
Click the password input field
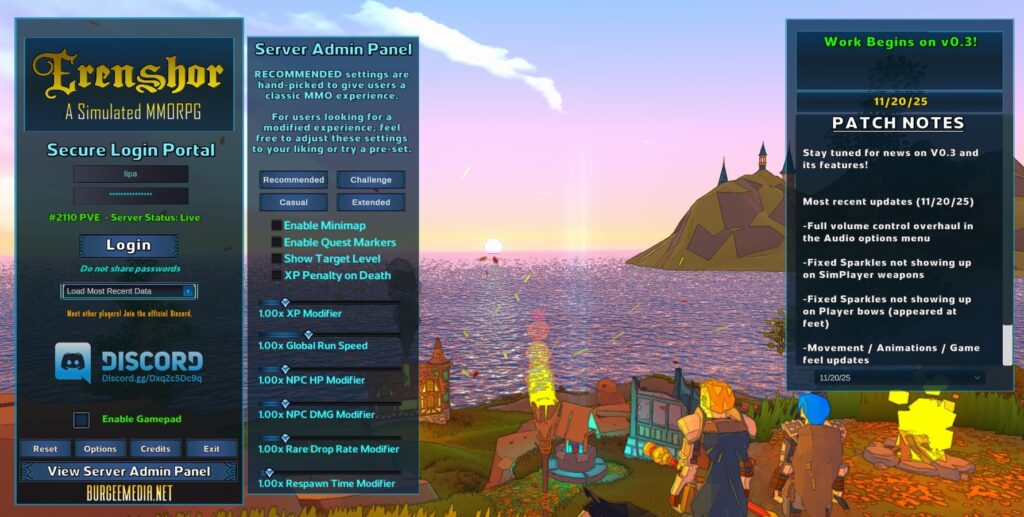coord(130,194)
